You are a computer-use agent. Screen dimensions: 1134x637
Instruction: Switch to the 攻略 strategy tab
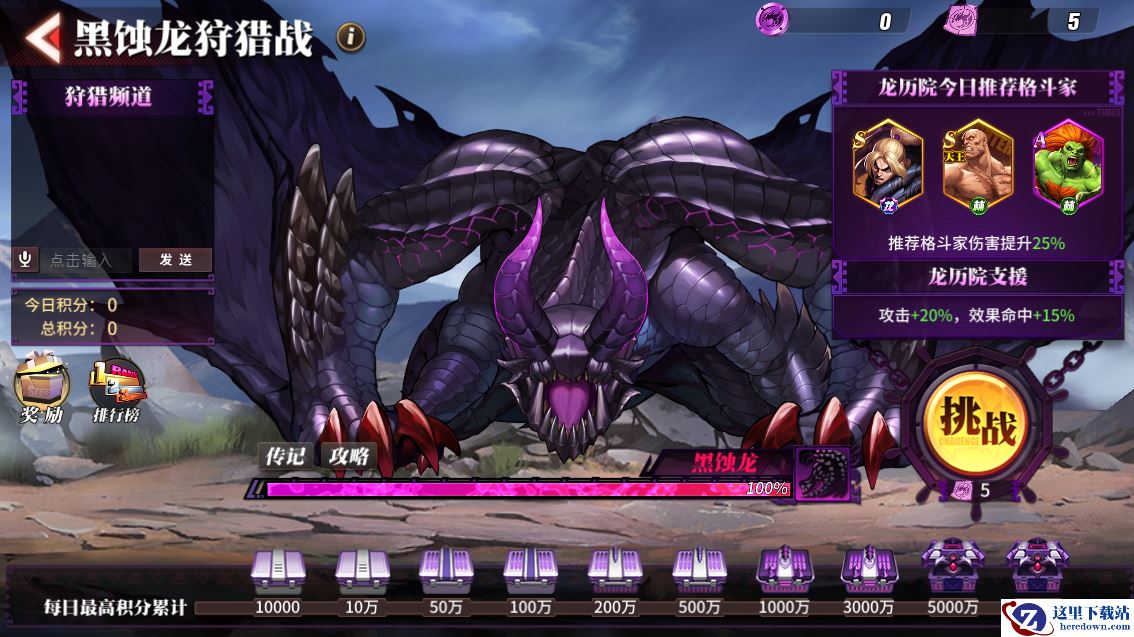pos(349,456)
